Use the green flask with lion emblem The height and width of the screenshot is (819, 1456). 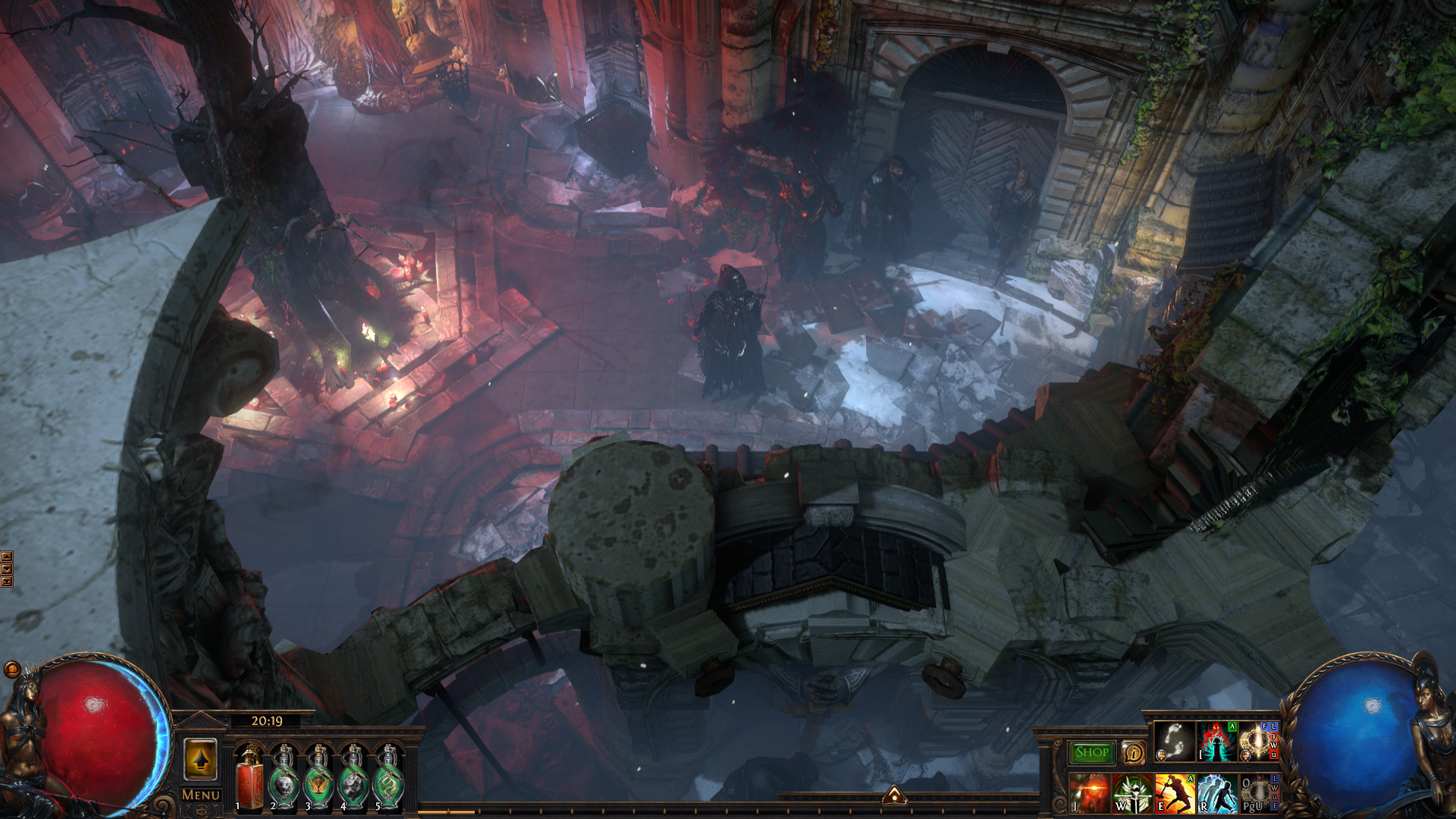pos(284,780)
